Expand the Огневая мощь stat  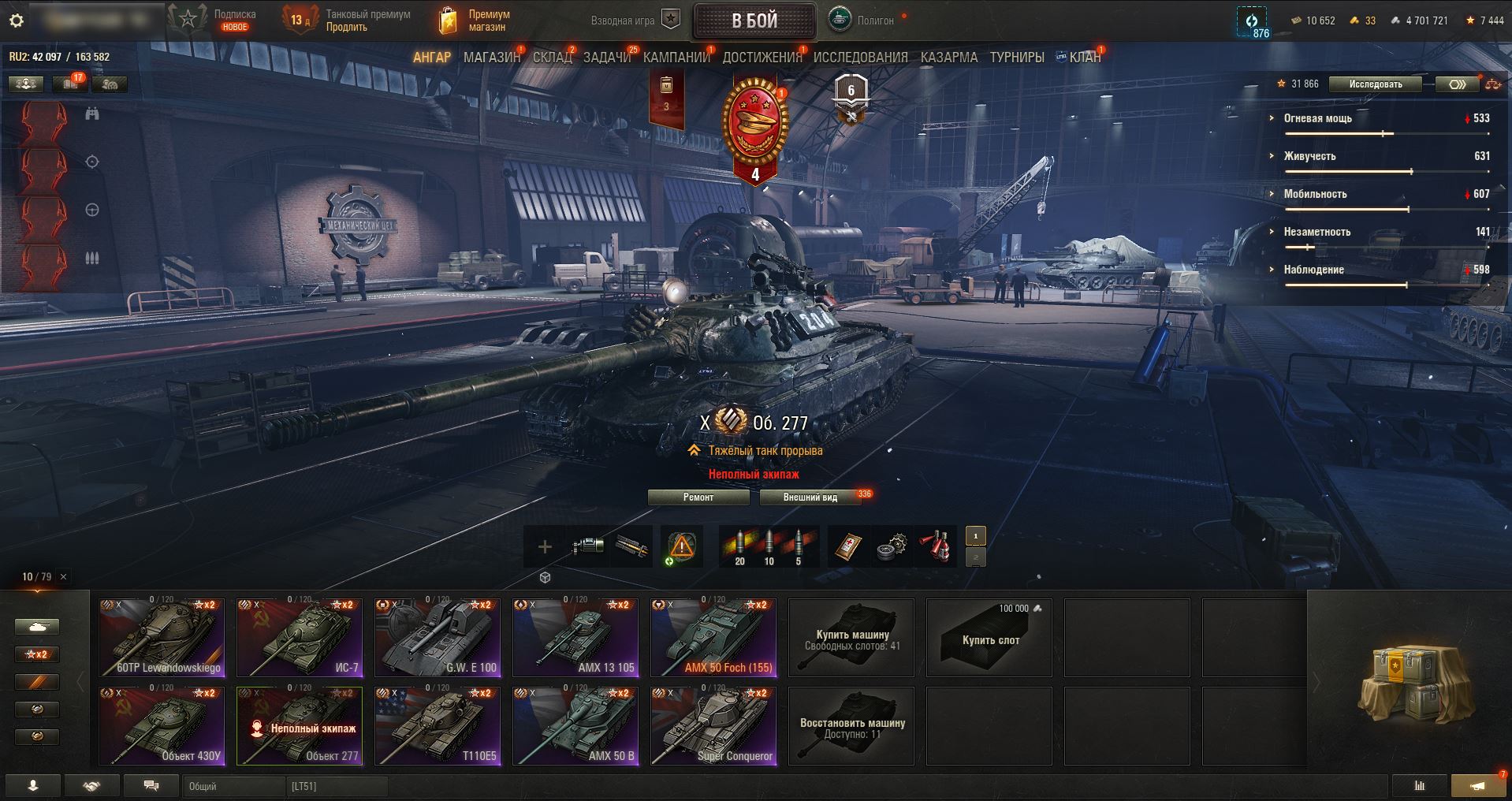pos(1317,118)
